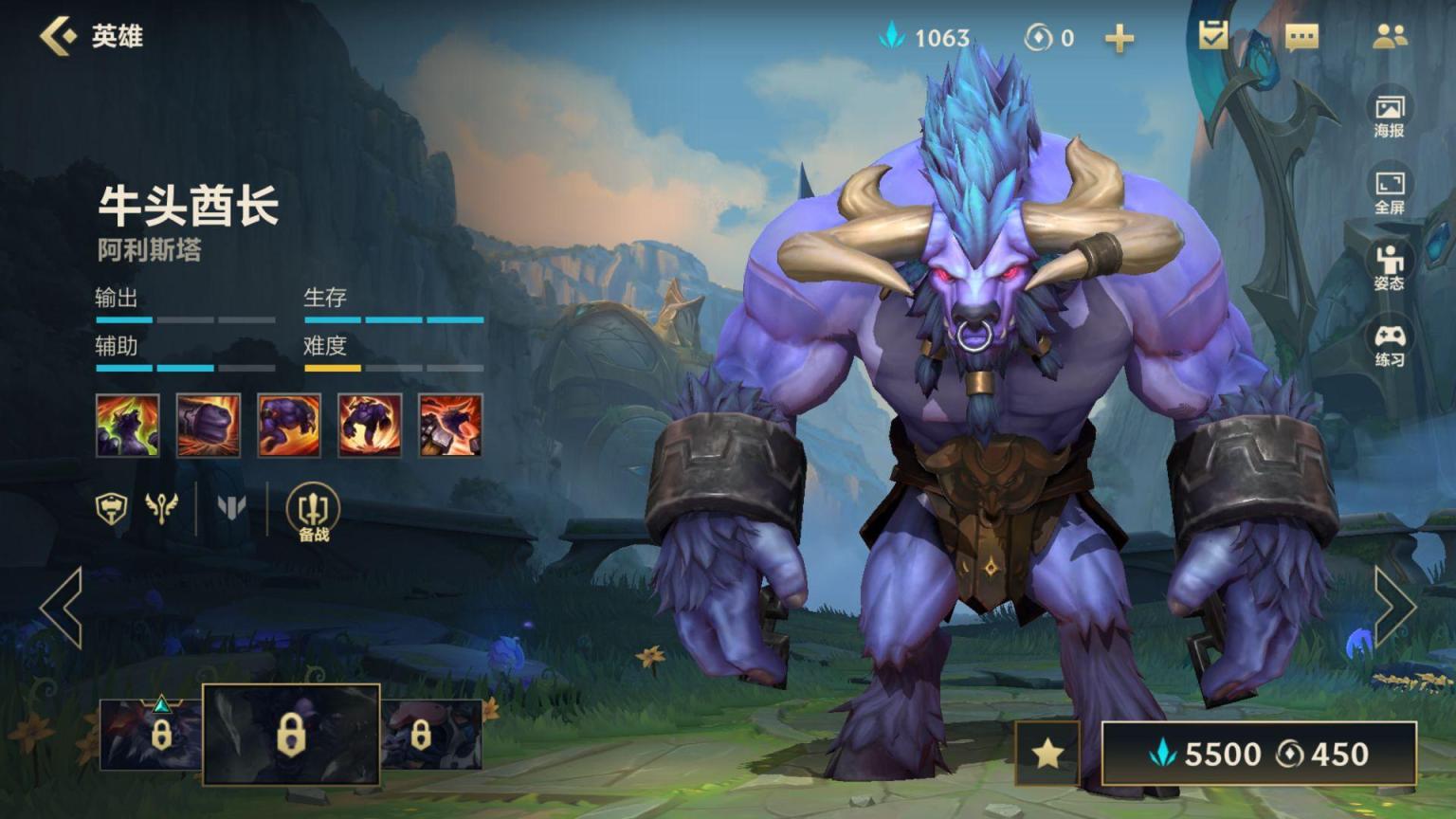Switch to 全屏 fullscreen view
The height and width of the screenshot is (819, 1456).
click(1390, 191)
